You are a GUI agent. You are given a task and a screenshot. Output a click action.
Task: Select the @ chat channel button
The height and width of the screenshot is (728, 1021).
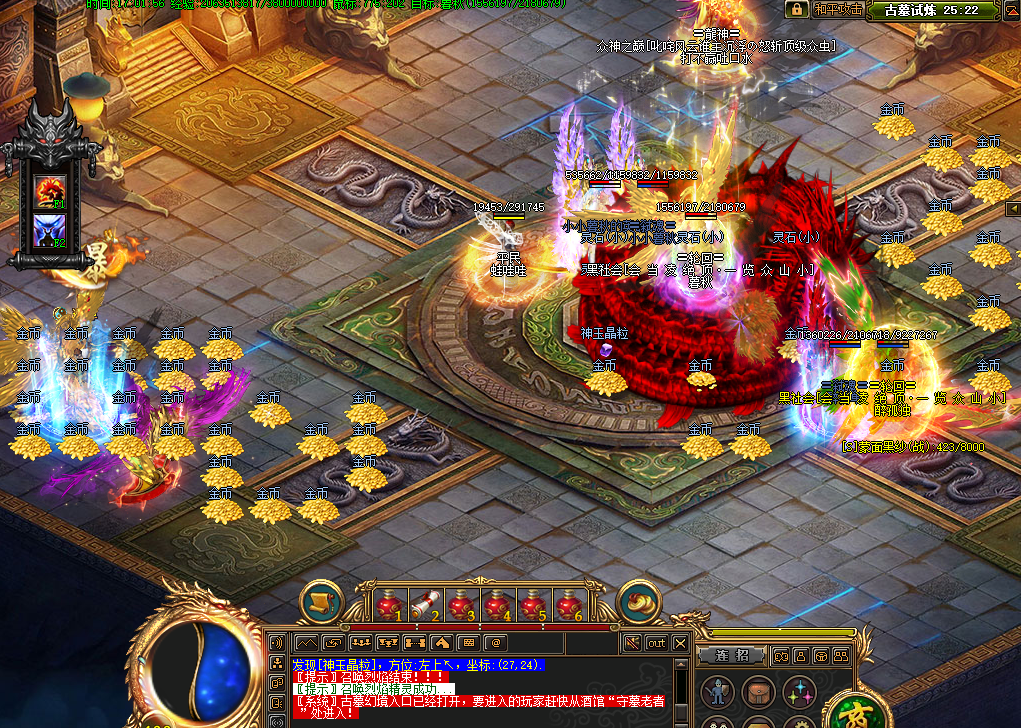[x=494, y=643]
